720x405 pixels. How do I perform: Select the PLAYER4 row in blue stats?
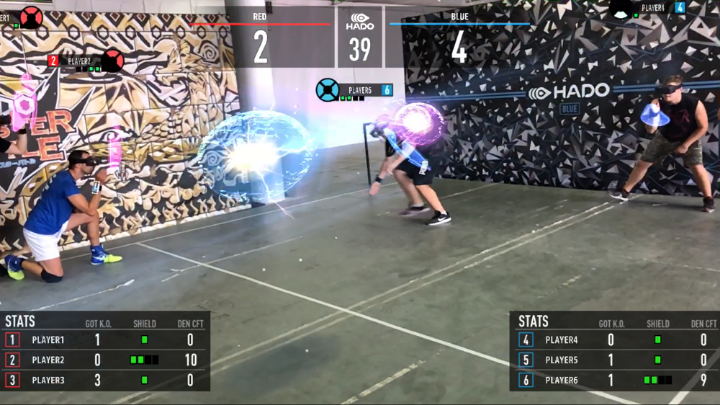(614, 340)
